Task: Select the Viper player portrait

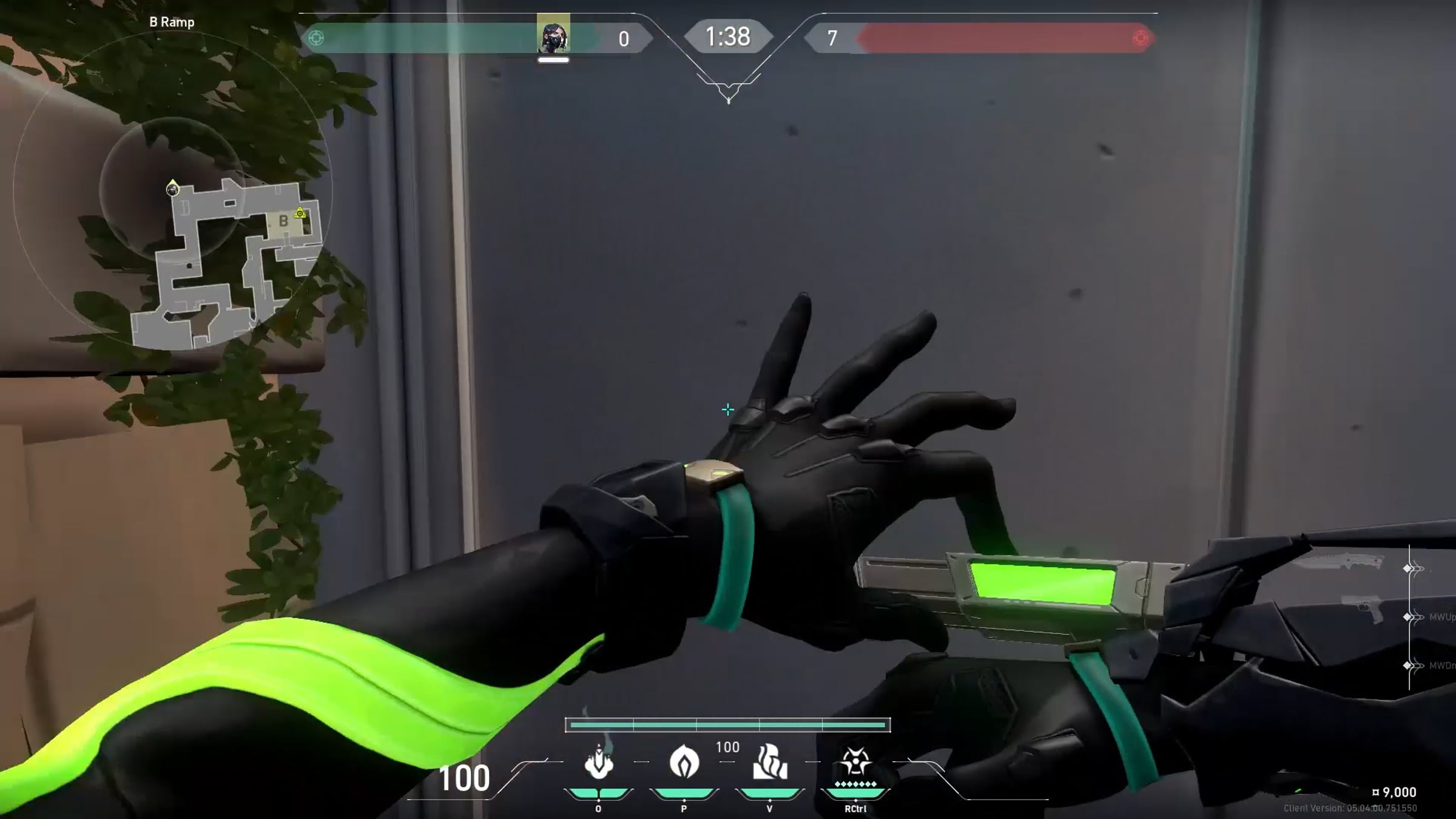Action: click(553, 35)
